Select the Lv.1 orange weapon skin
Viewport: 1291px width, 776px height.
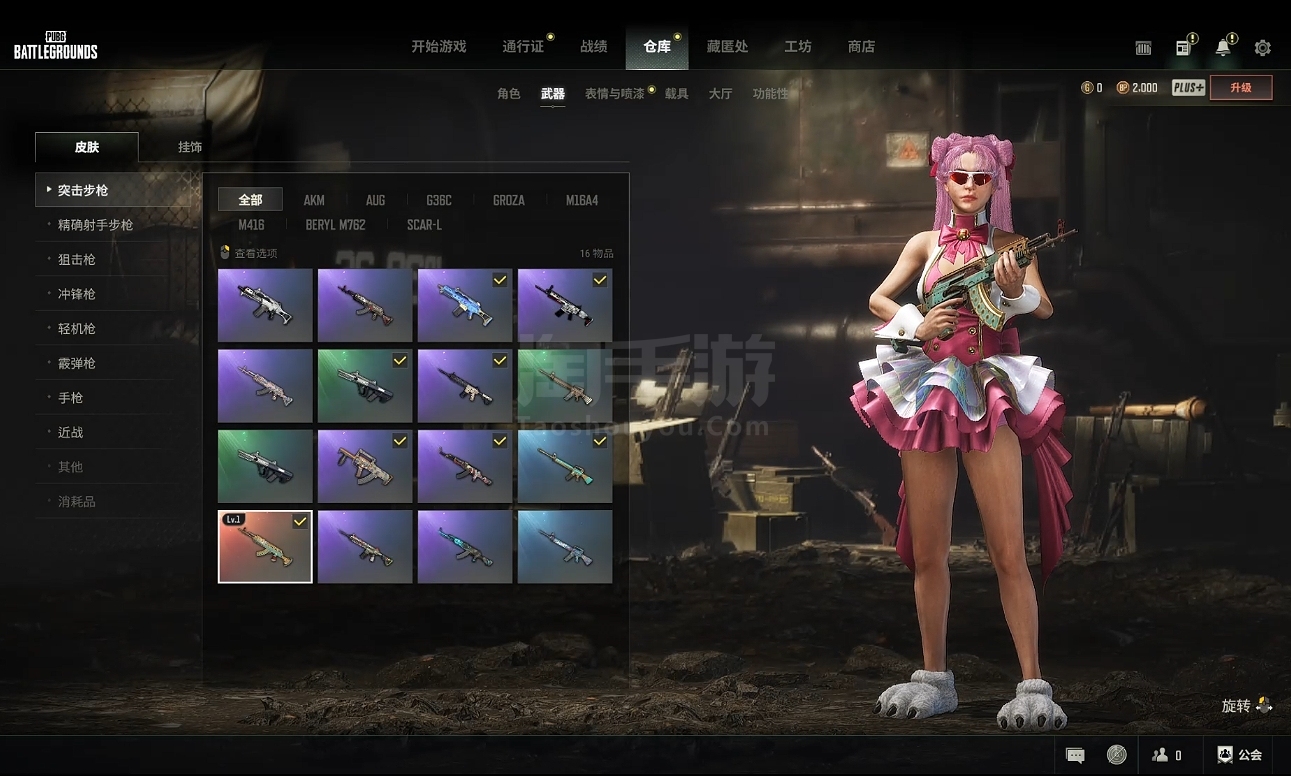pyautogui.click(x=265, y=546)
